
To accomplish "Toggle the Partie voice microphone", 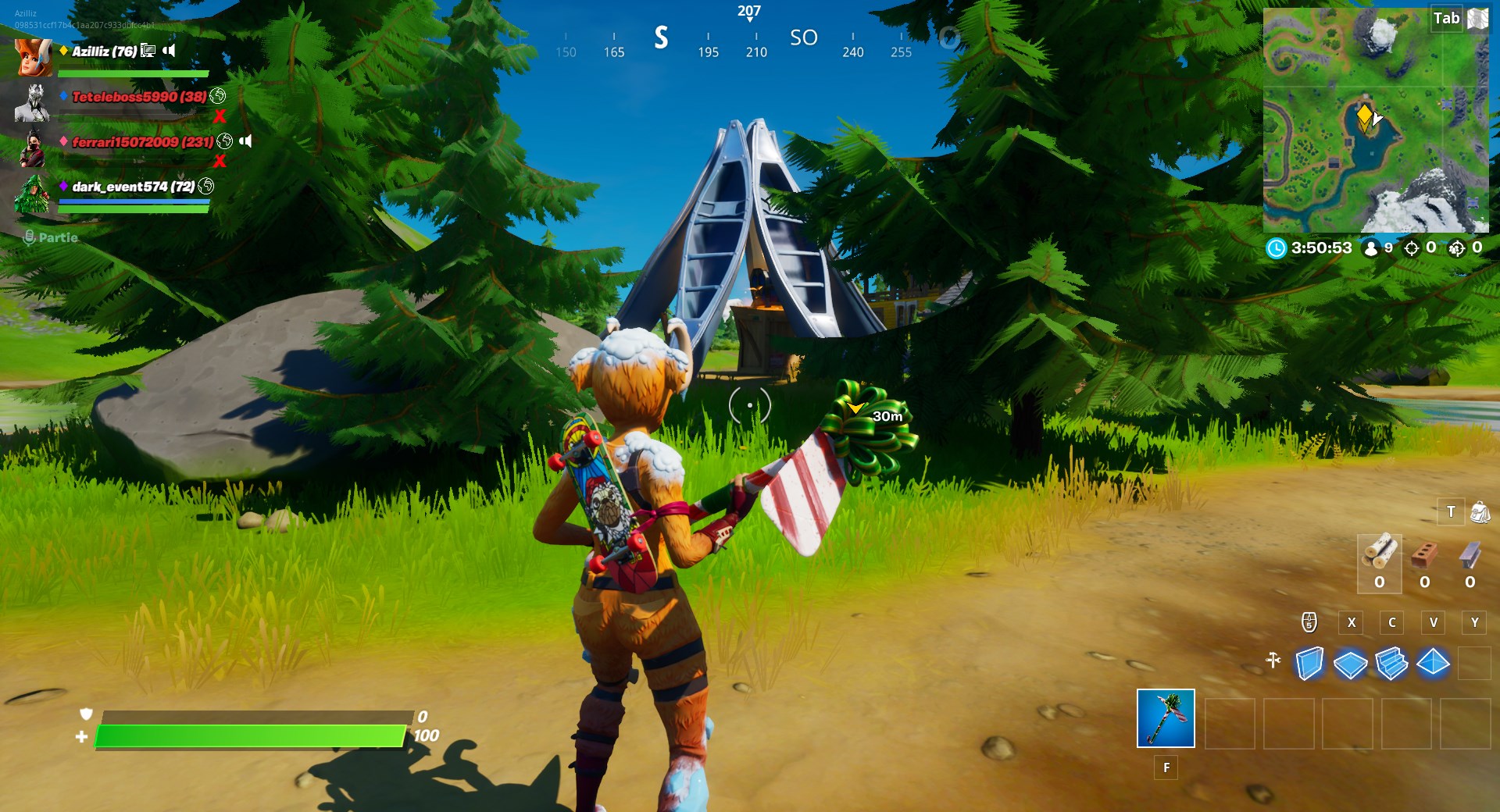I will click(30, 237).
